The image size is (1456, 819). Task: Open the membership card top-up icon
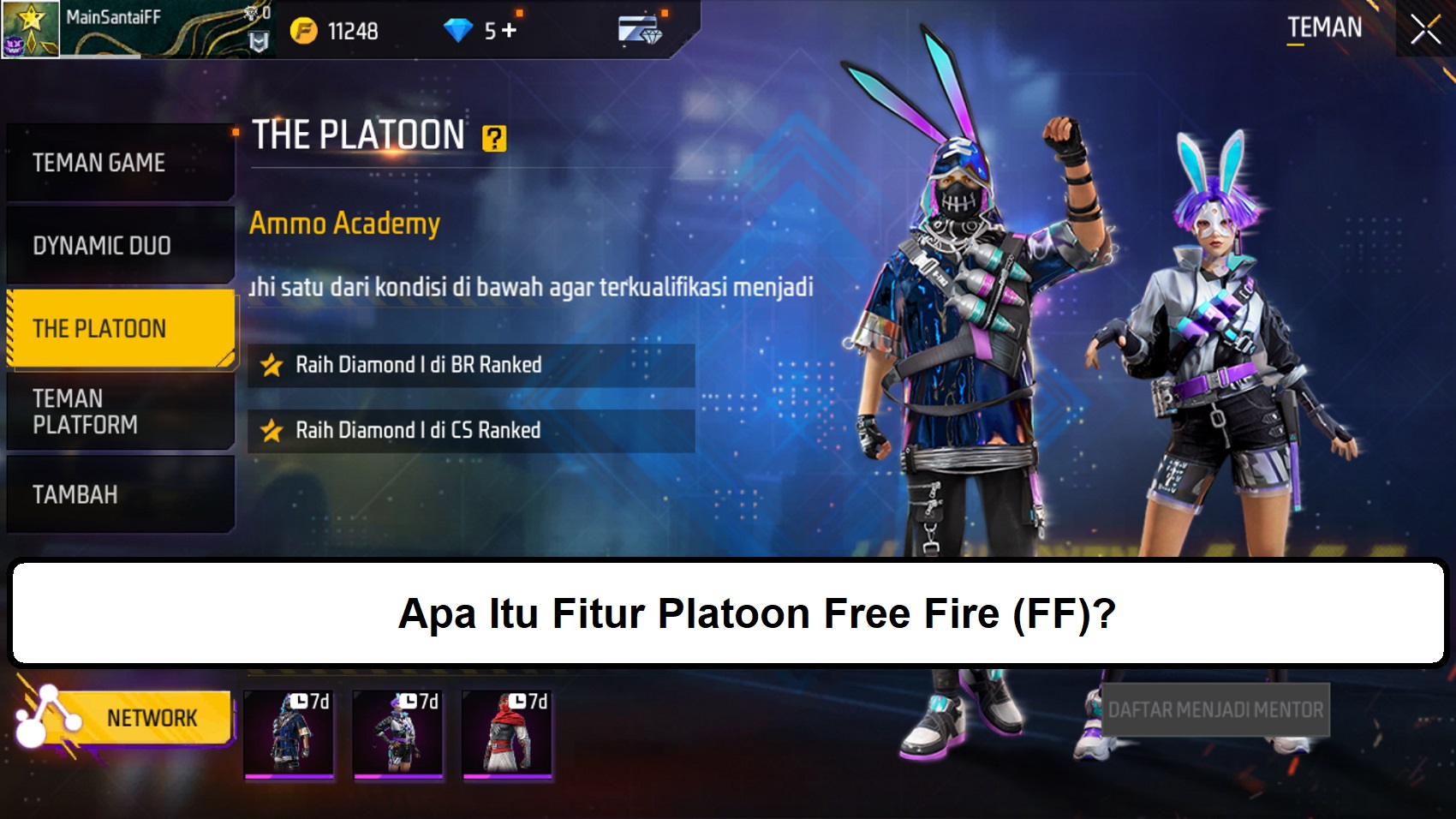pos(638,27)
